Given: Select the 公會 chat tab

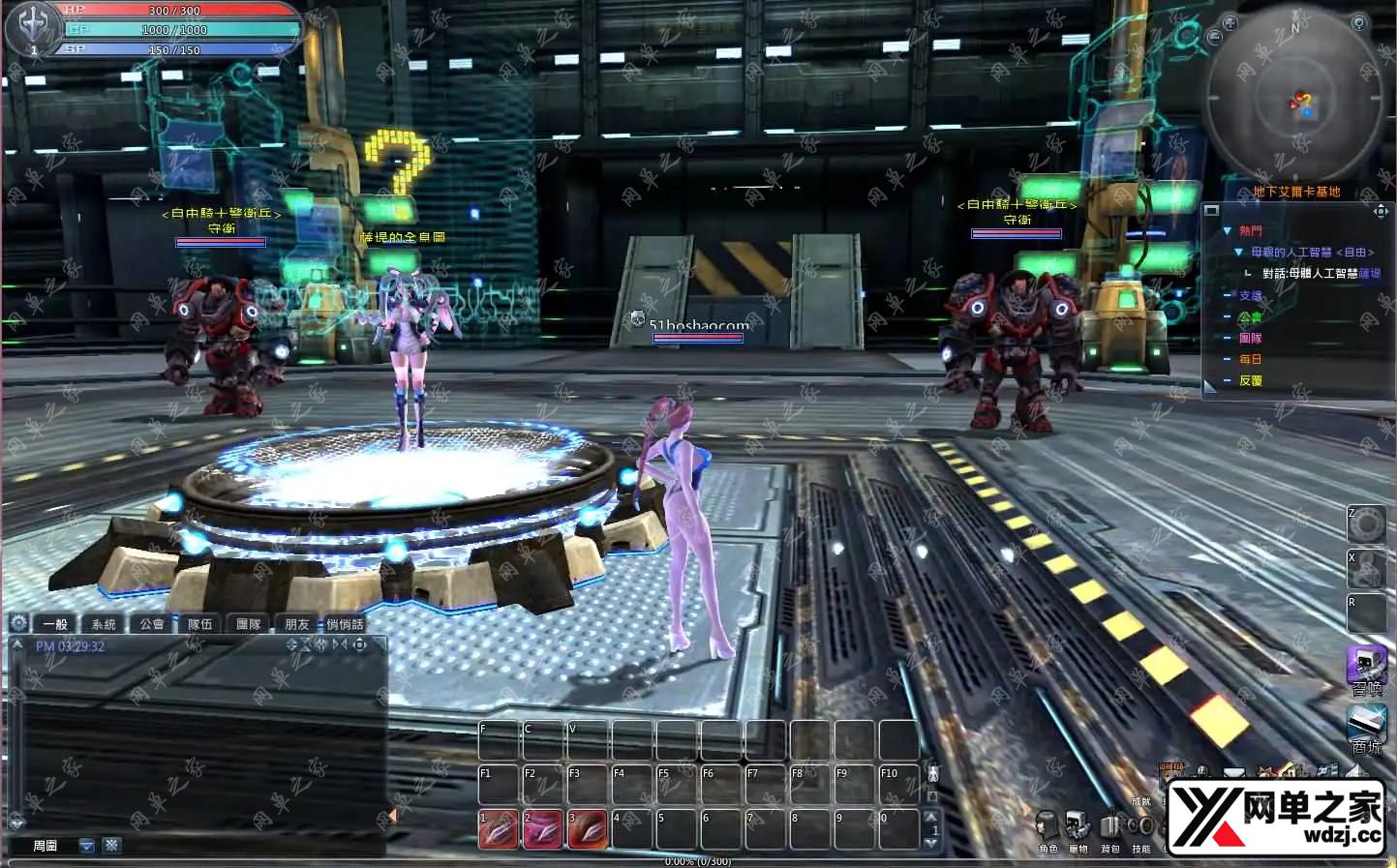Looking at the screenshot, I should coord(152,624).
